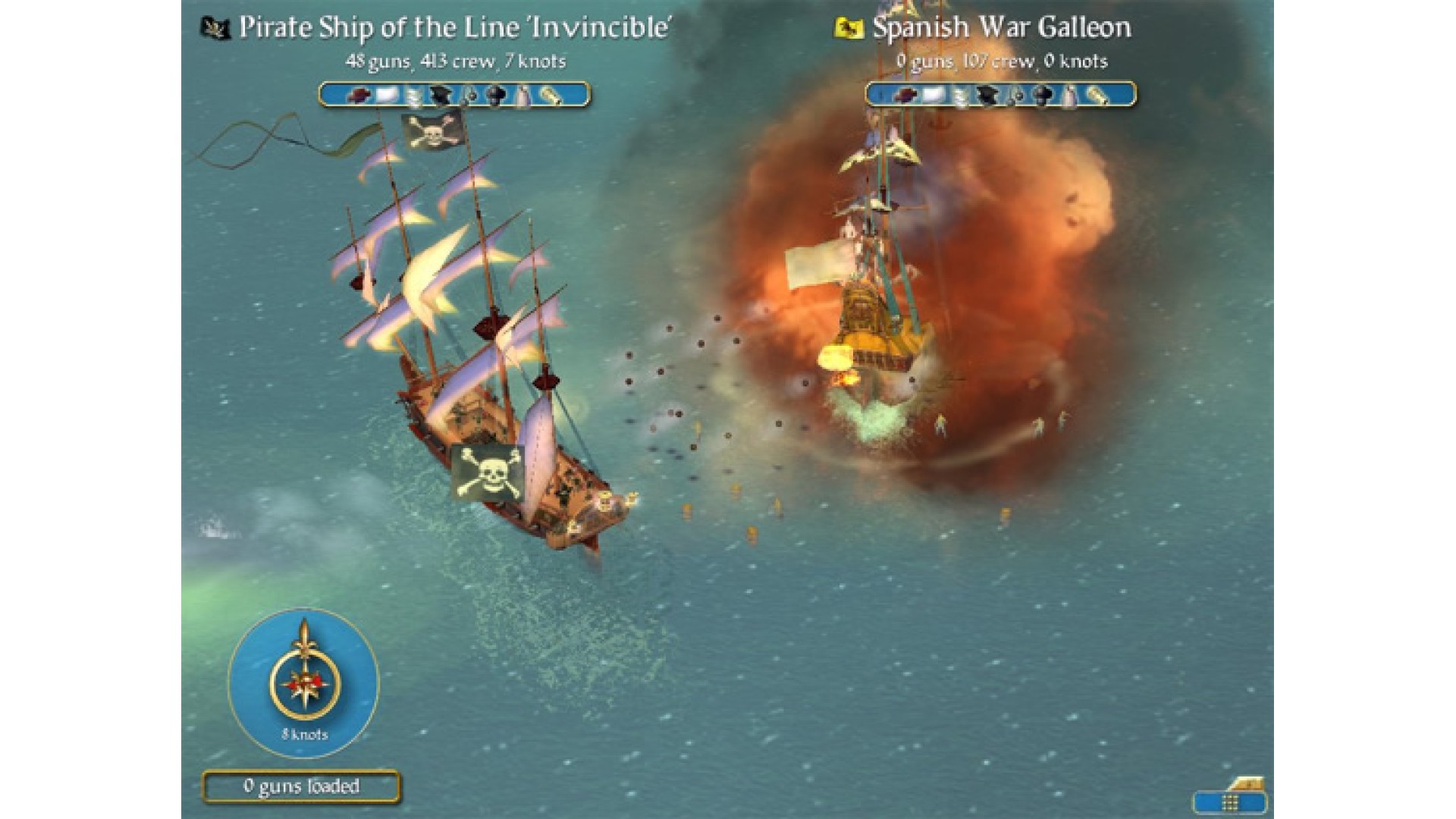The height and width of the screenshot is (819, 1456).
Task: Choose the white sail icon on Invincible's bar
Action: [x=386, y=96]
